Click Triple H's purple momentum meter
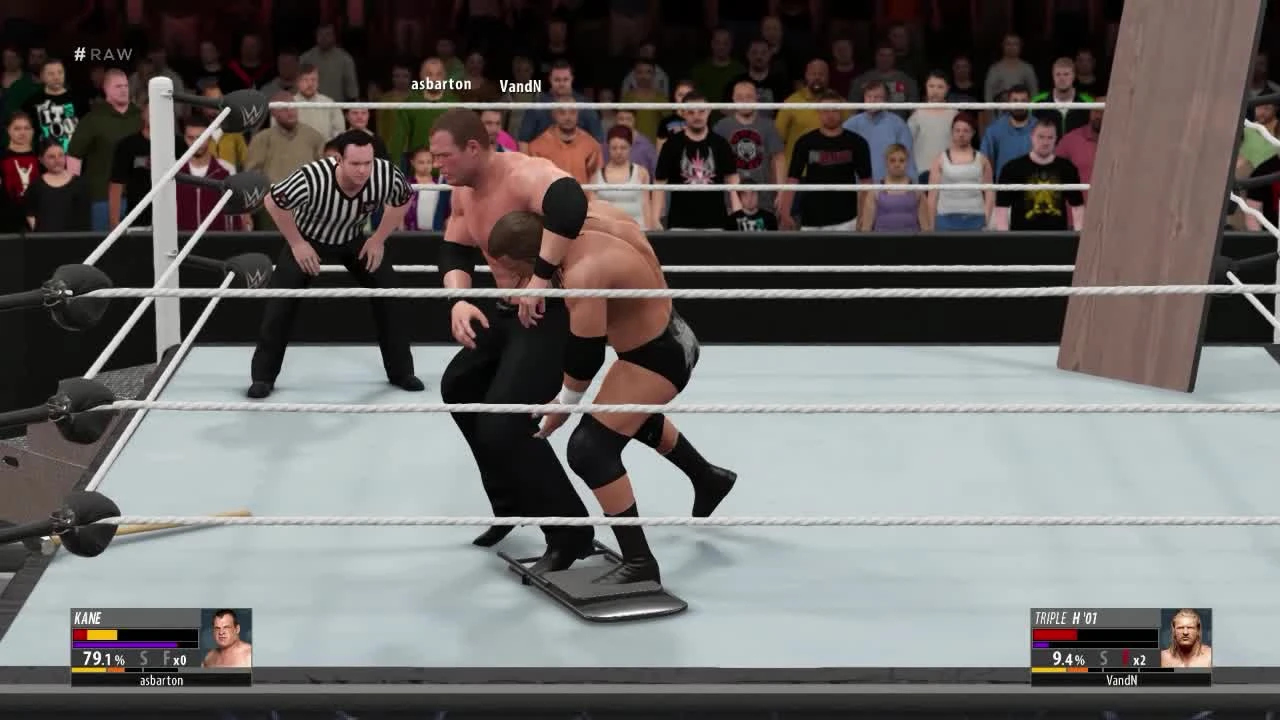The image size is (1280, 720). [1040, 645]
